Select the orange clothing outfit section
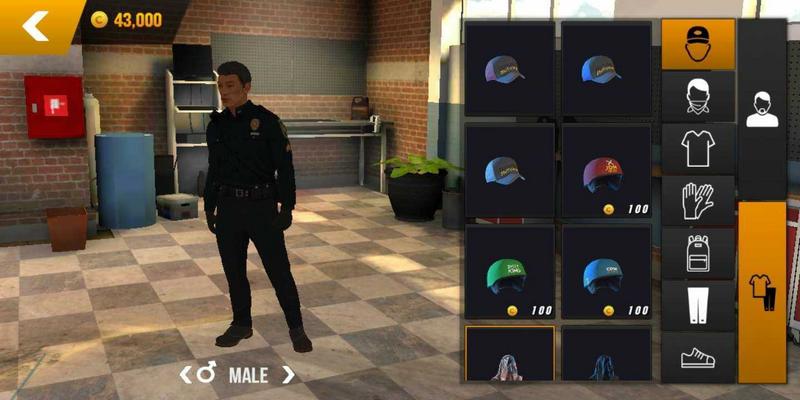Screen dimensions: 800x400 762,292
